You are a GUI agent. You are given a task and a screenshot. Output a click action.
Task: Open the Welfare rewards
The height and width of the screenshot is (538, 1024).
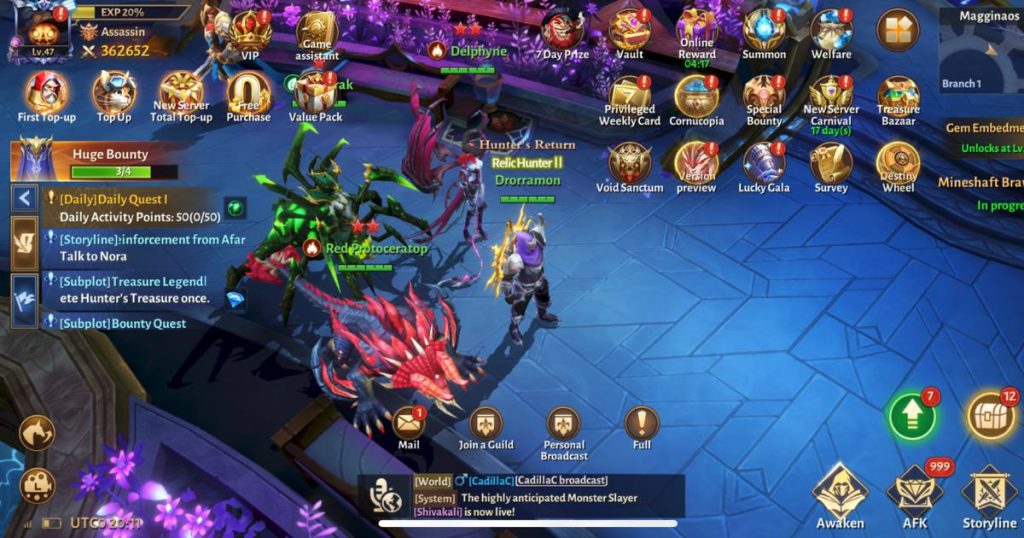click(831, 30)
